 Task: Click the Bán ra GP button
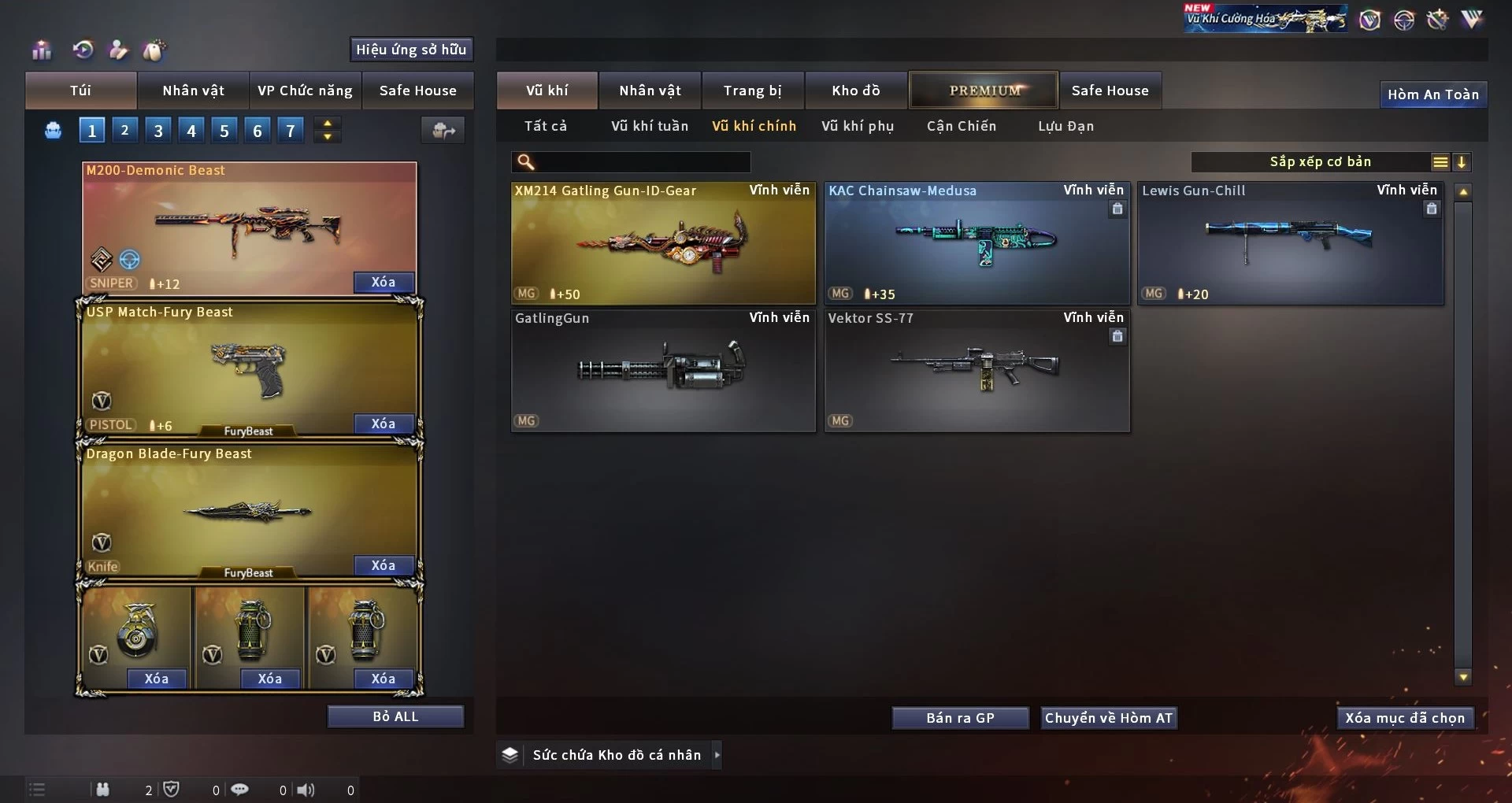(960, 718)
